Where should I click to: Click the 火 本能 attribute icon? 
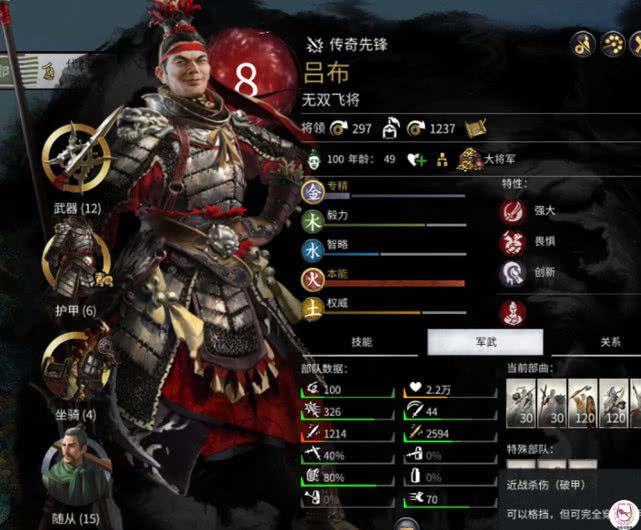point(312,274)
